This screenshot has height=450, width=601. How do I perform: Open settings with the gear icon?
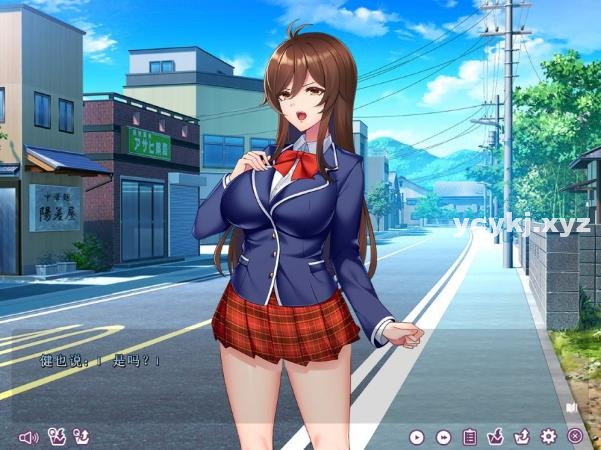[548, 436]
